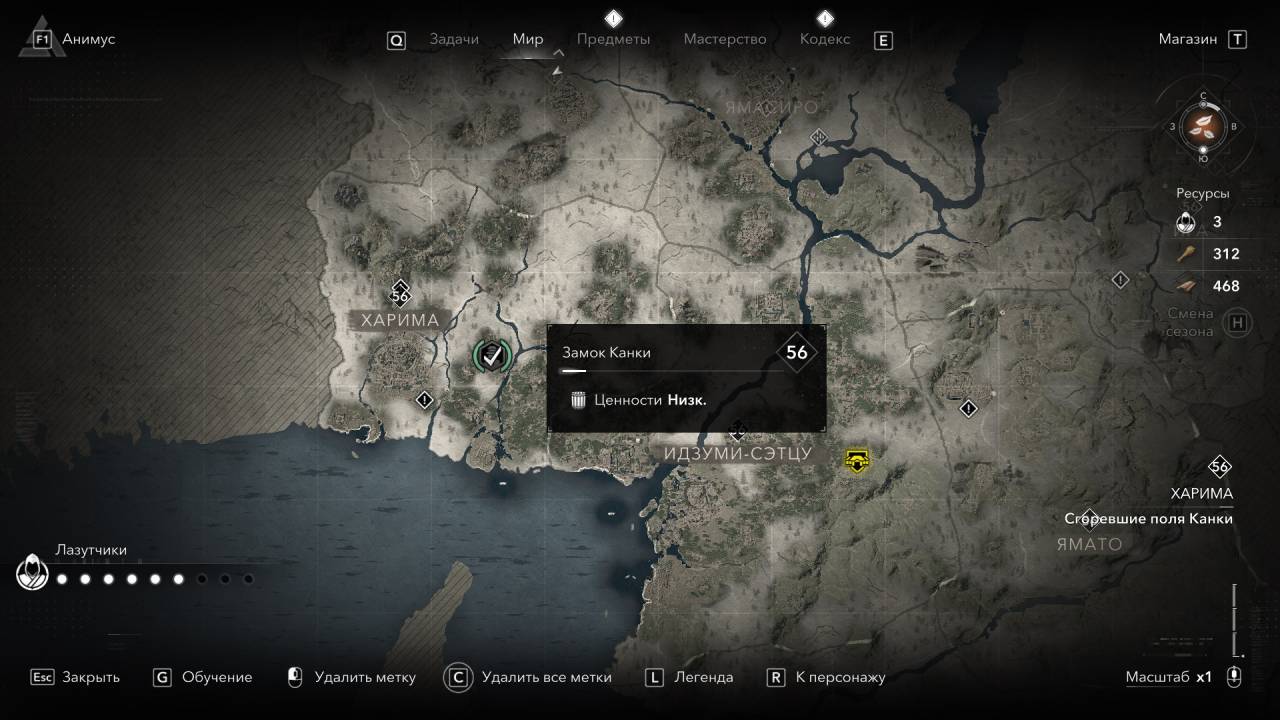Open the Задачи tab
Image resolution: width=1280 pixels, height=720 pixels.
pos(454,39)
